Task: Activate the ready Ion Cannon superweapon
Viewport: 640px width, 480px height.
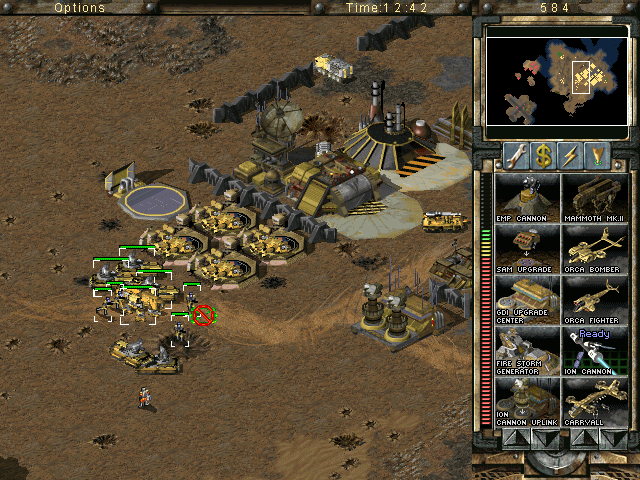Action: (x=594, y=350)
